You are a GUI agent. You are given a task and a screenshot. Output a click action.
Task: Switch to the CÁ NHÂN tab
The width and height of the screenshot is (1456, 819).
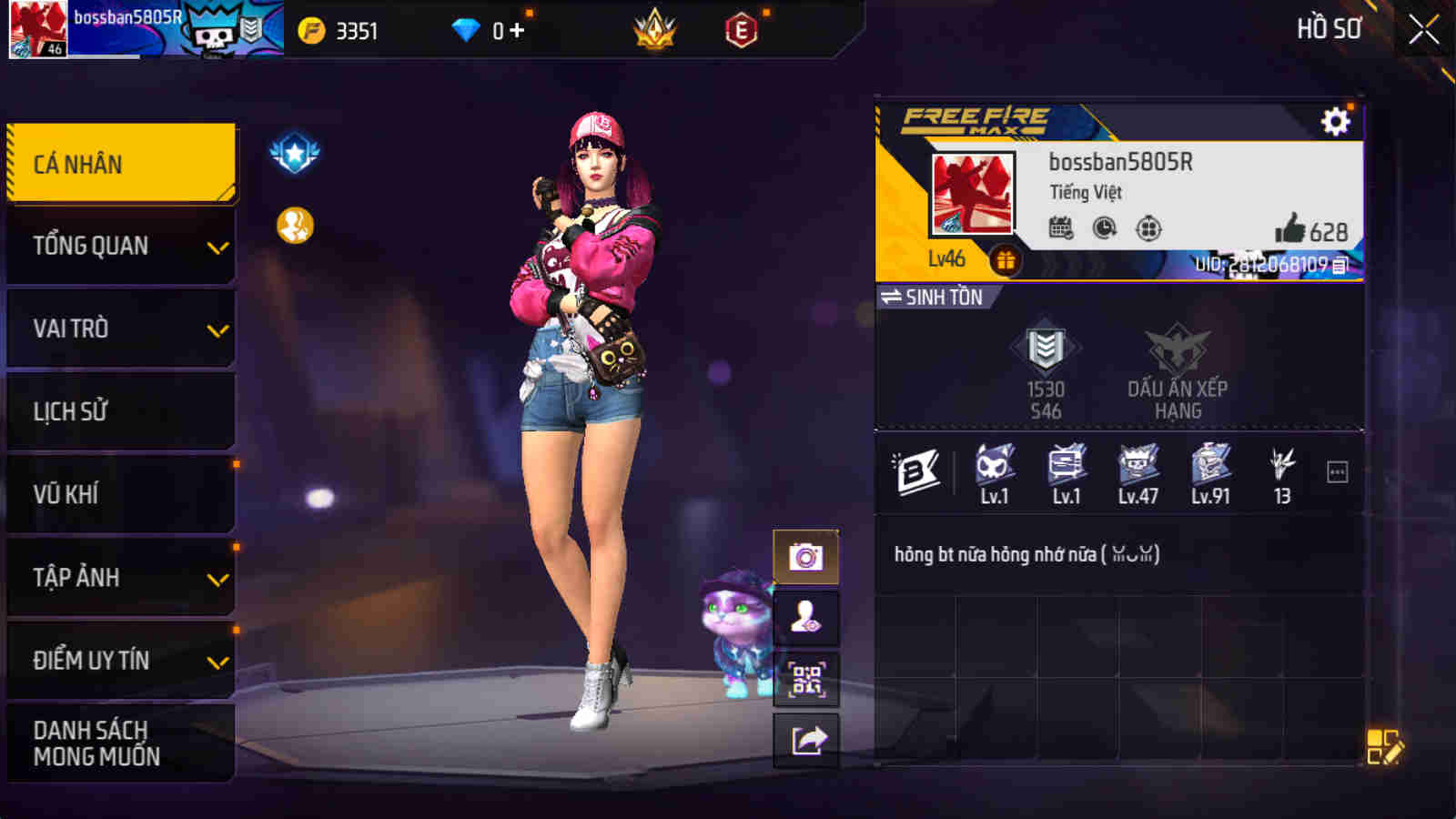pyautogui.click(x=120, y=162)
